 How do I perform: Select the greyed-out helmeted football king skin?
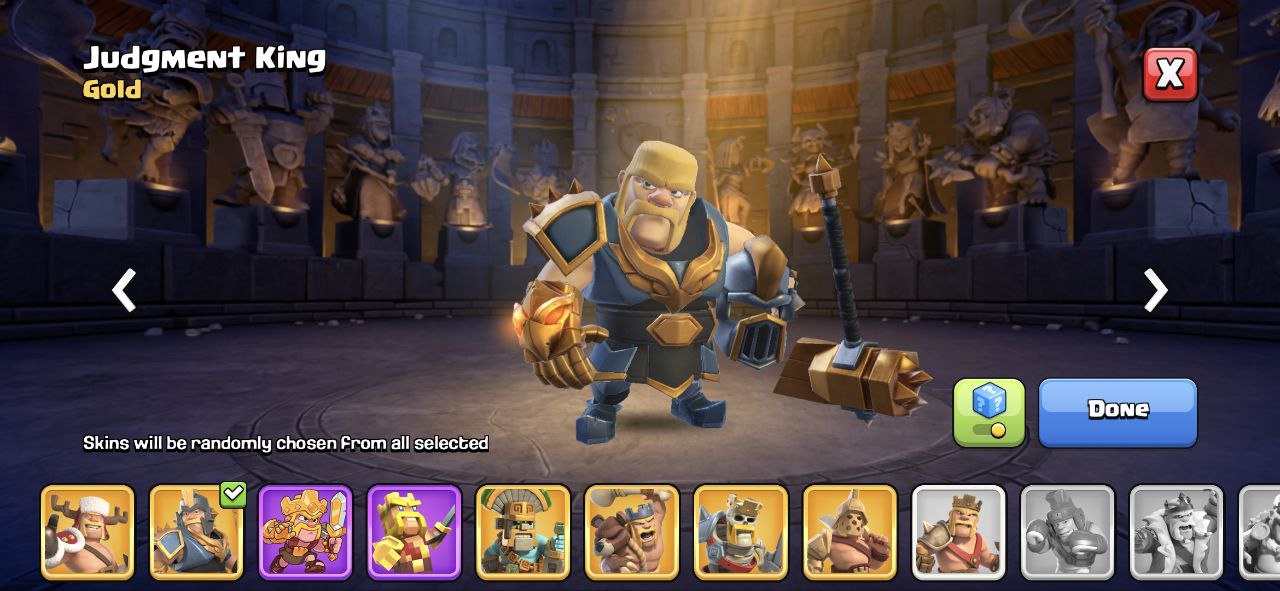(x=1067, y=532)
